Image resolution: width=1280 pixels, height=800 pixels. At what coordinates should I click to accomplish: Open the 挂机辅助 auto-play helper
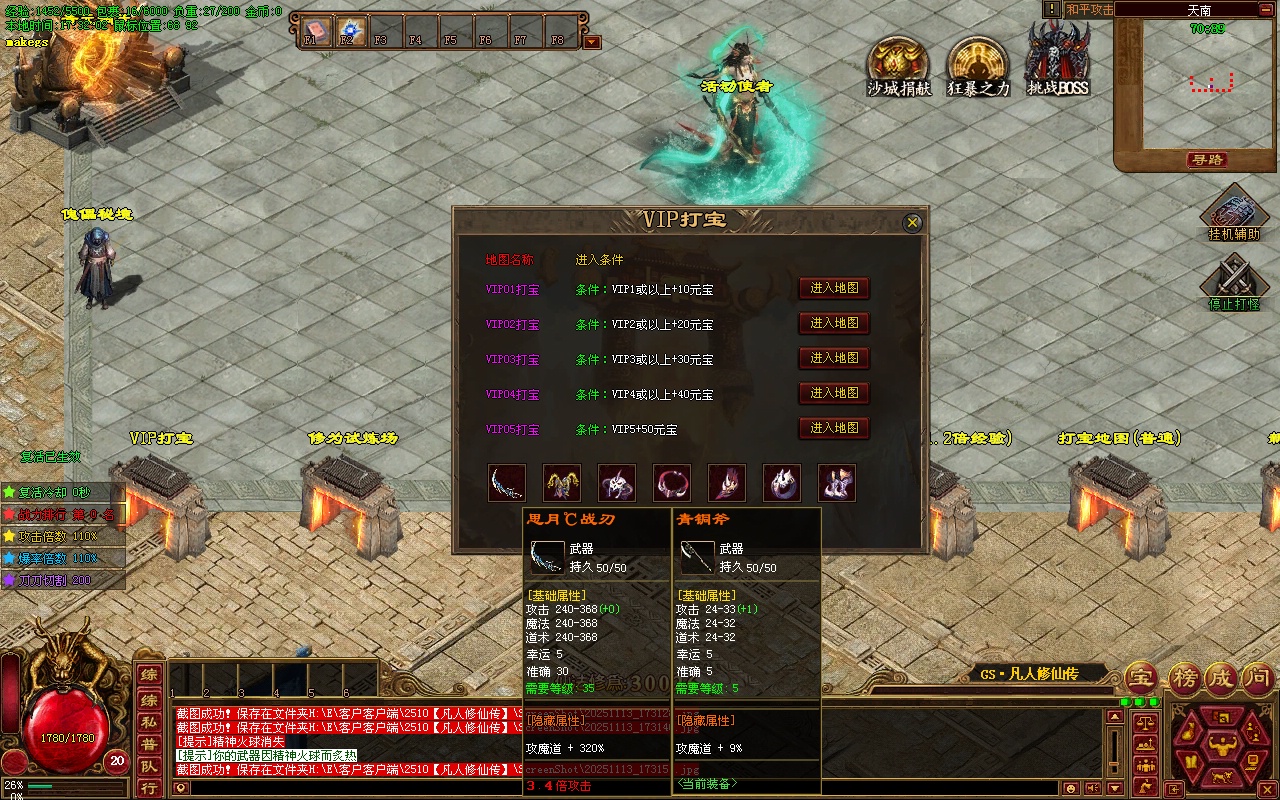[1234, 212]
